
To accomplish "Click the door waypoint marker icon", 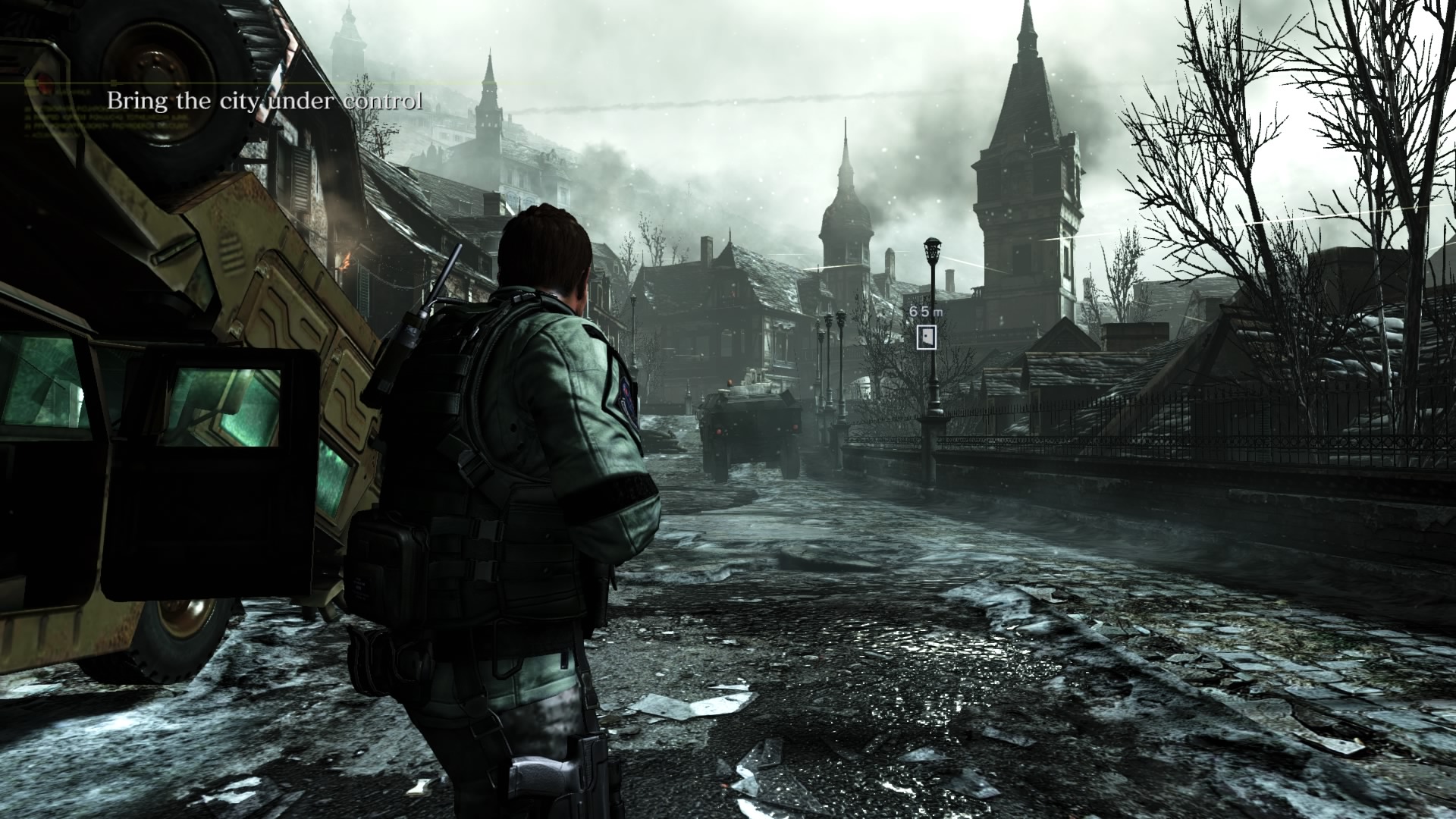I will pos(926,337).
